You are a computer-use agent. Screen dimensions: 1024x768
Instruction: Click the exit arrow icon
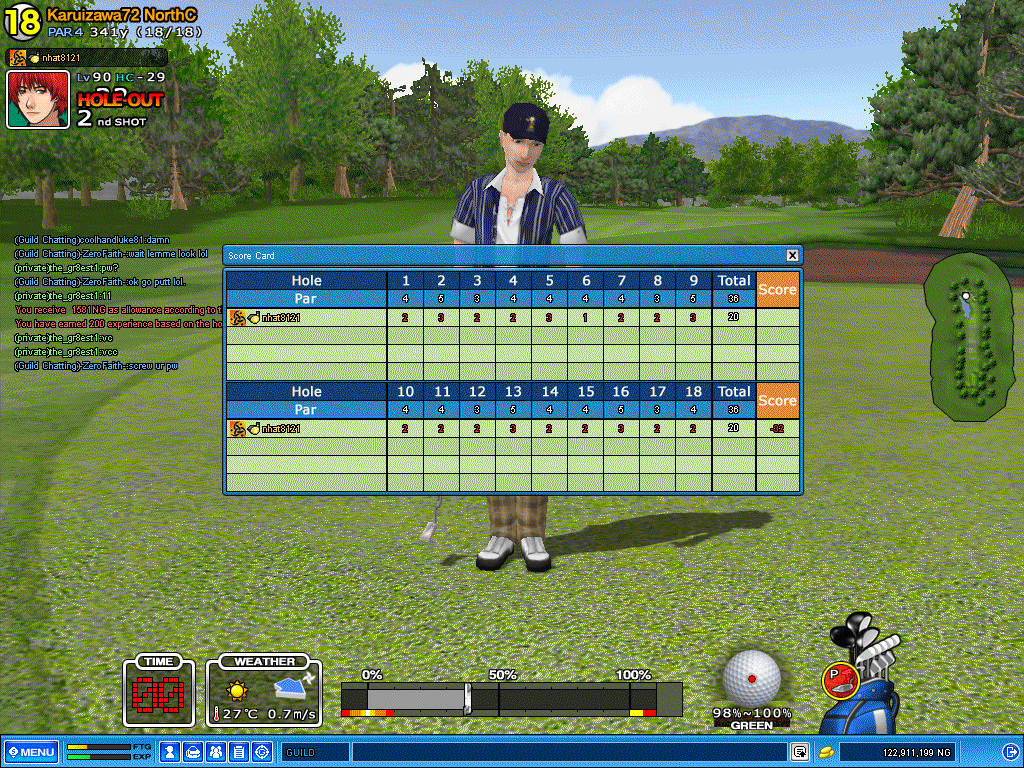(x=1009, y=752)
